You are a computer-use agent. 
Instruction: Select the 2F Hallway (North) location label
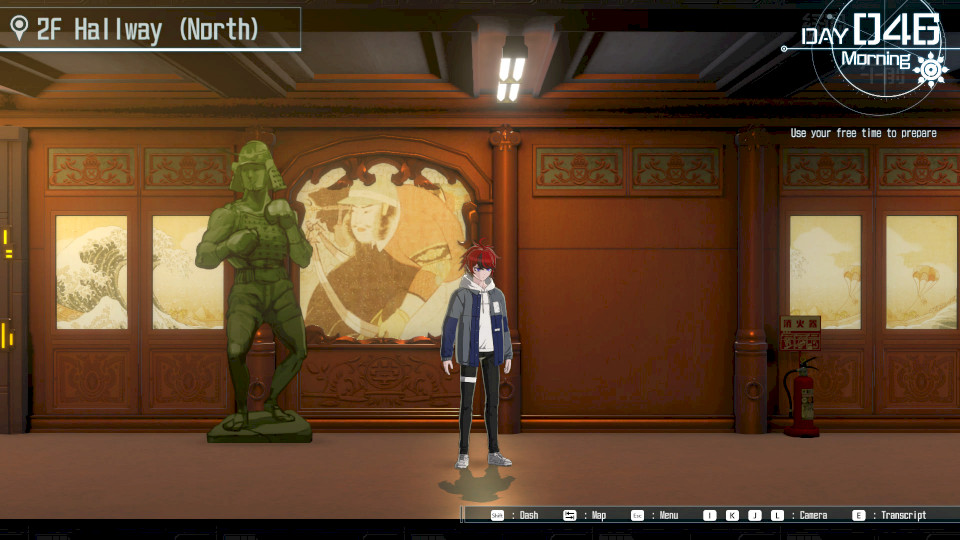[147, 30]
